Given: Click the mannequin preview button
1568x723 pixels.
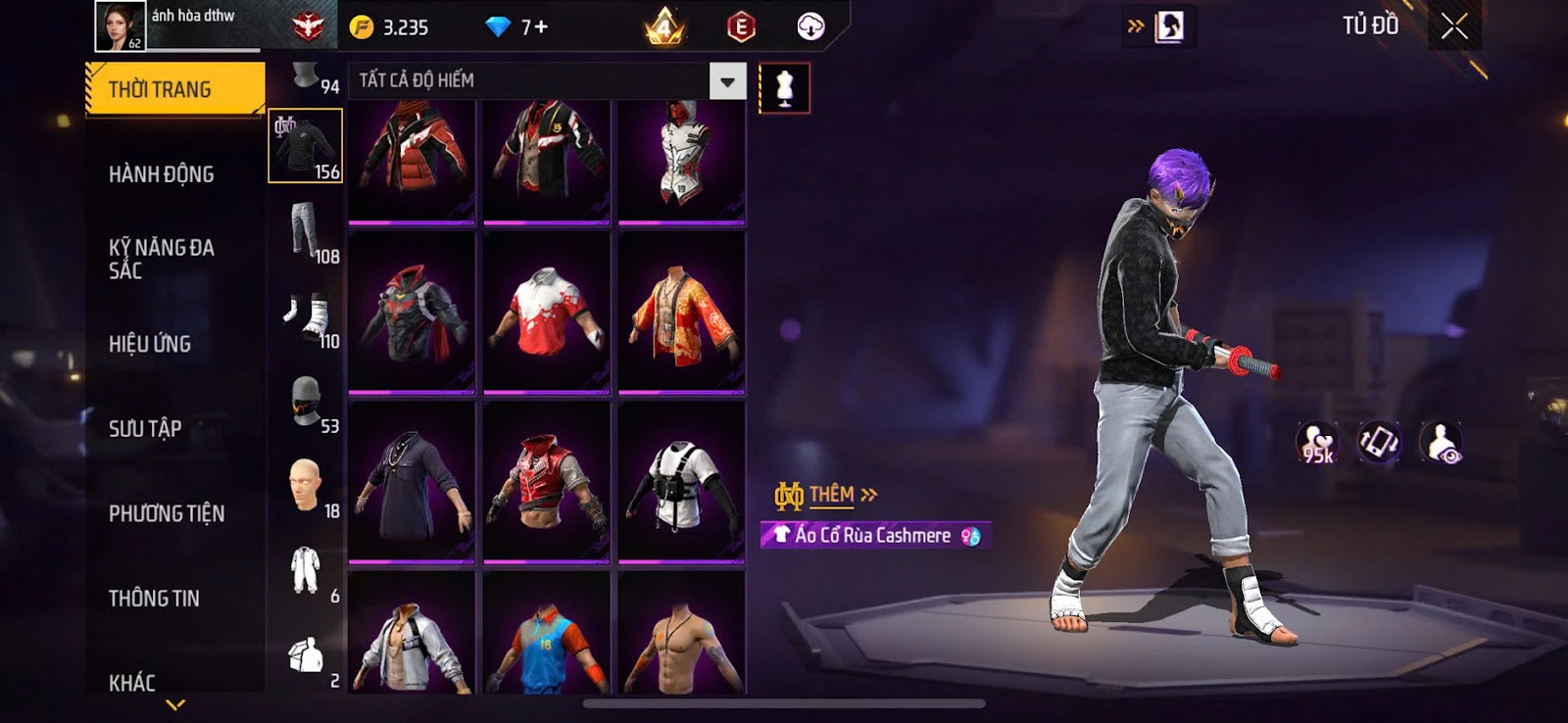Looking at the screenshot, I should pyautogui.click(x=784, y=88).
